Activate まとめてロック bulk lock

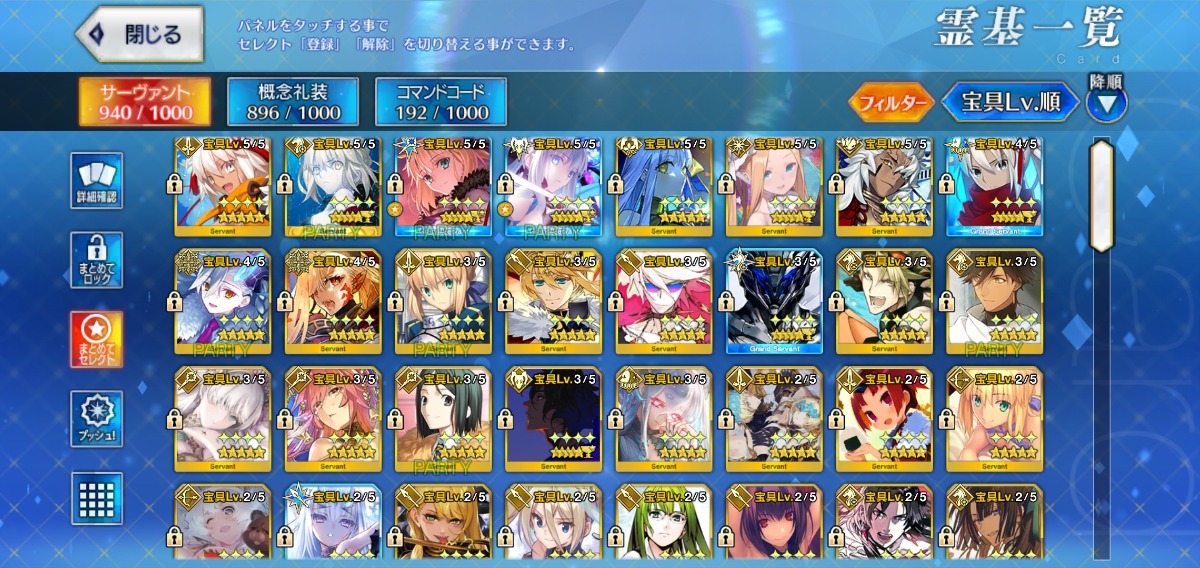click(x=97, y=261)
